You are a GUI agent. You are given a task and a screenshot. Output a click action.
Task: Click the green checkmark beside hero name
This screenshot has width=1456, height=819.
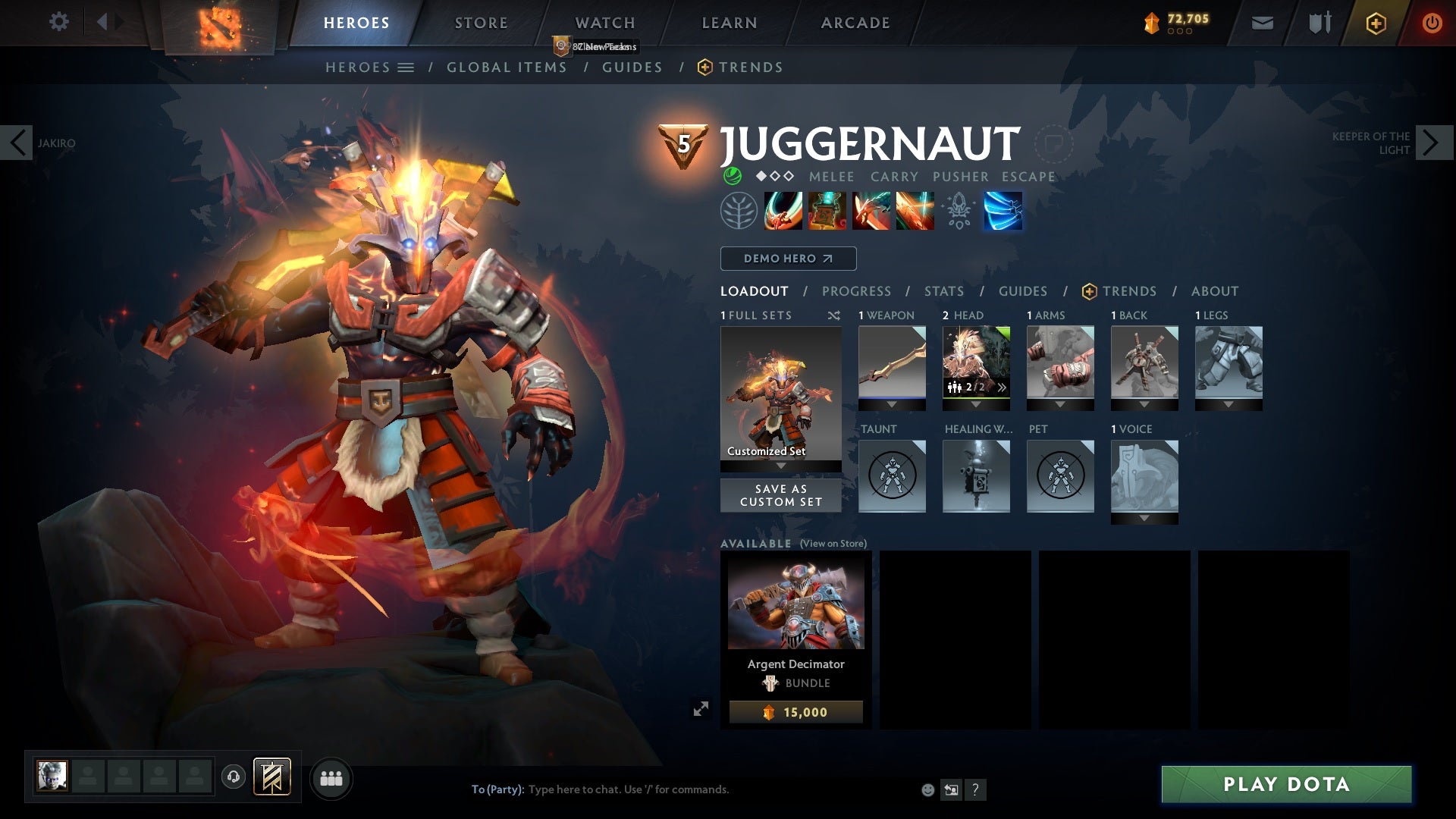pyautogui.click(x=733, y=177)
